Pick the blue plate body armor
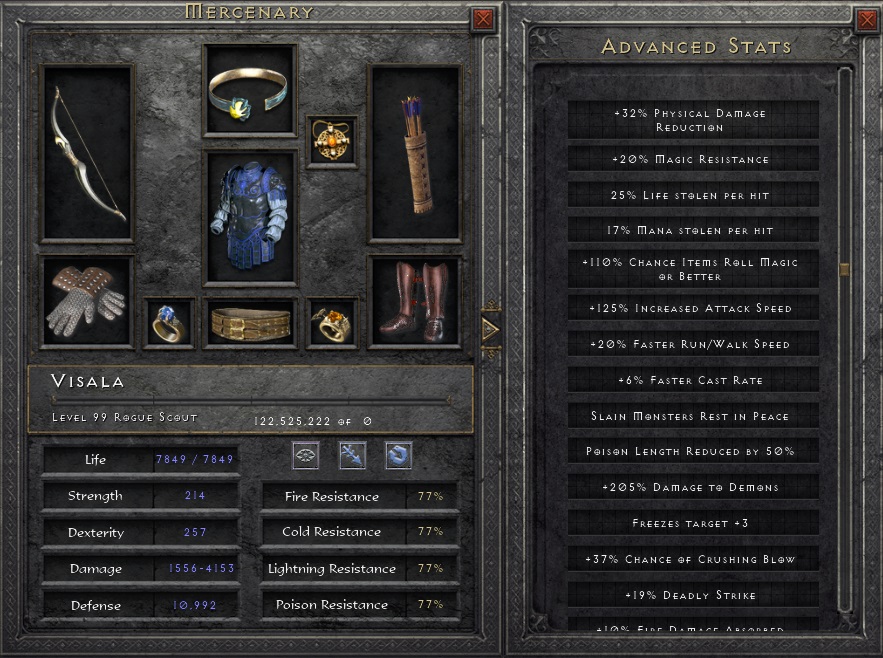The height and width of the screenshot is (658, 883). pyautogui.click(x=250, y=218)
